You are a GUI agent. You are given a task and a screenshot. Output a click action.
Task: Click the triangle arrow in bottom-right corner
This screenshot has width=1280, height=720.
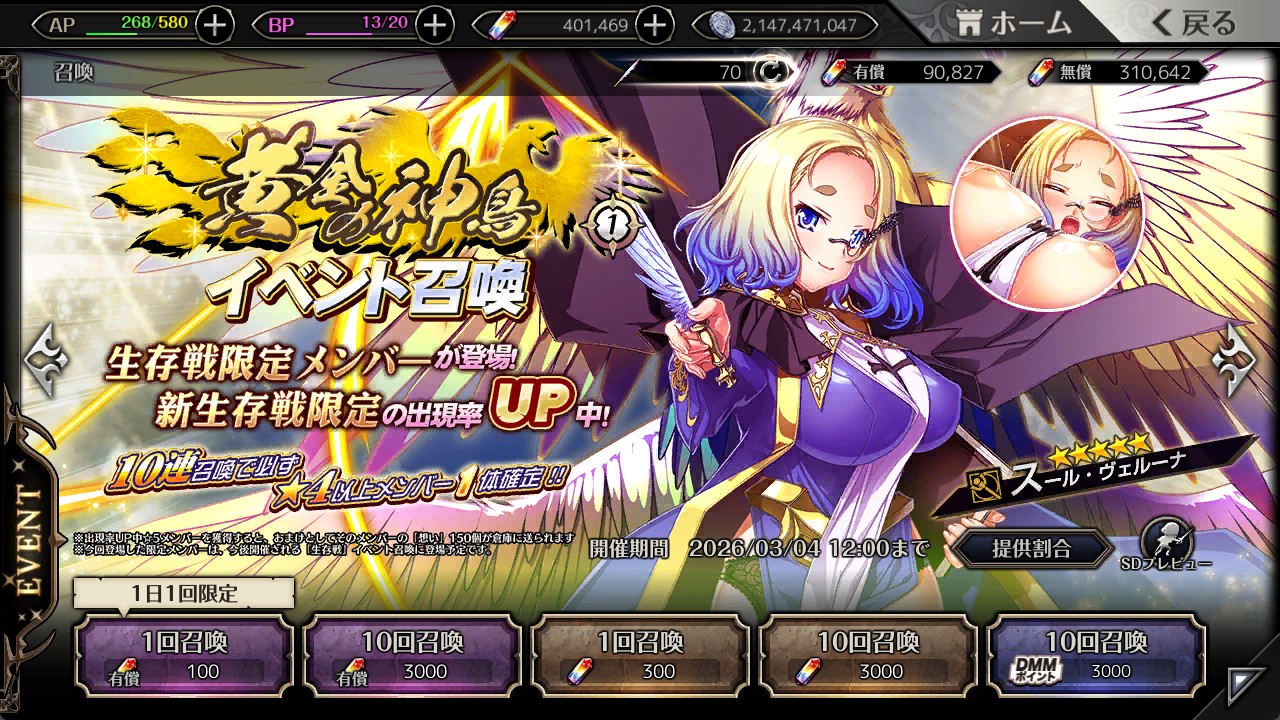click(x=1245, y=685)
